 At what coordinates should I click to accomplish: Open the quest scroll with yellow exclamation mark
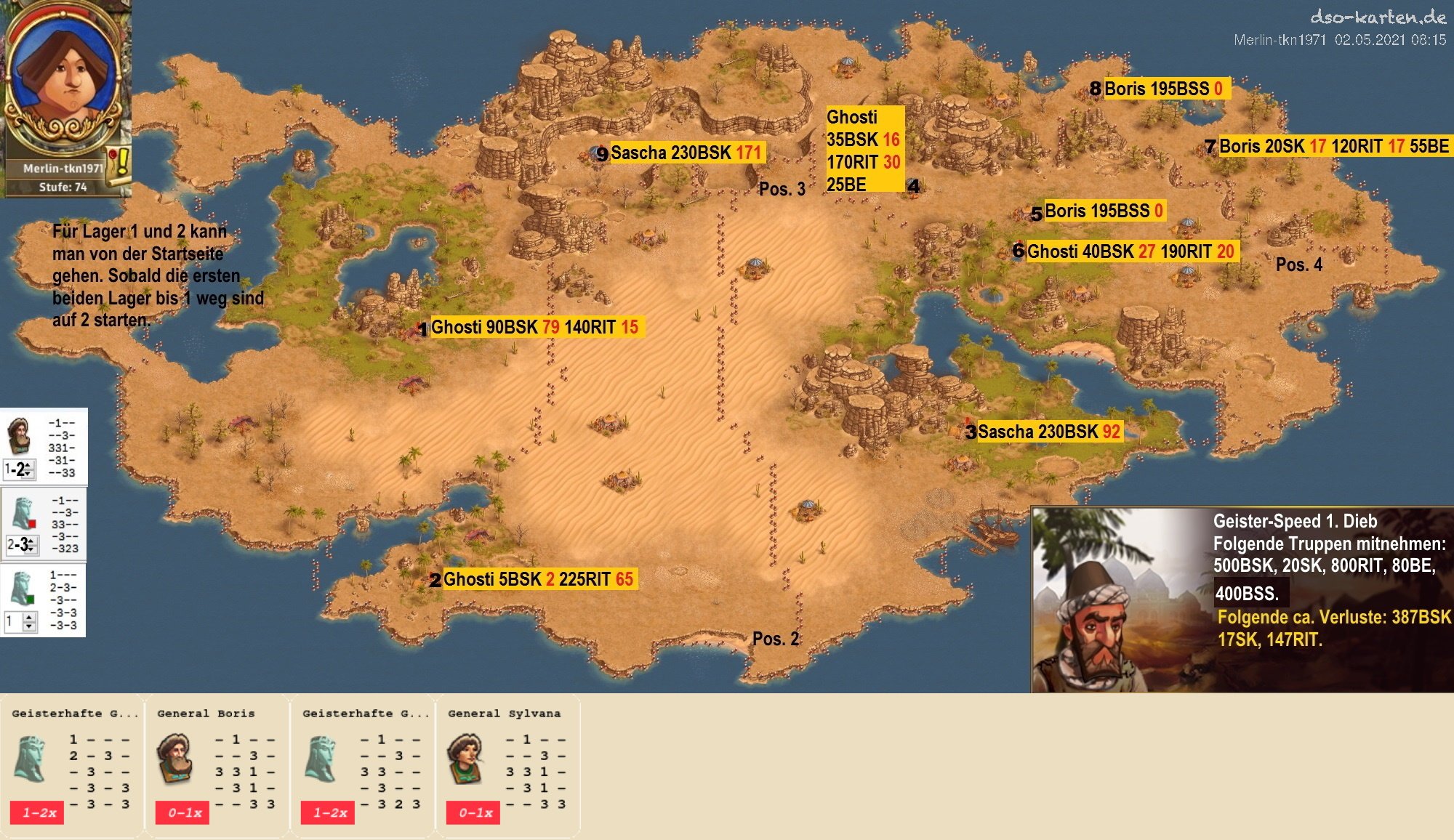click(119, 163)
